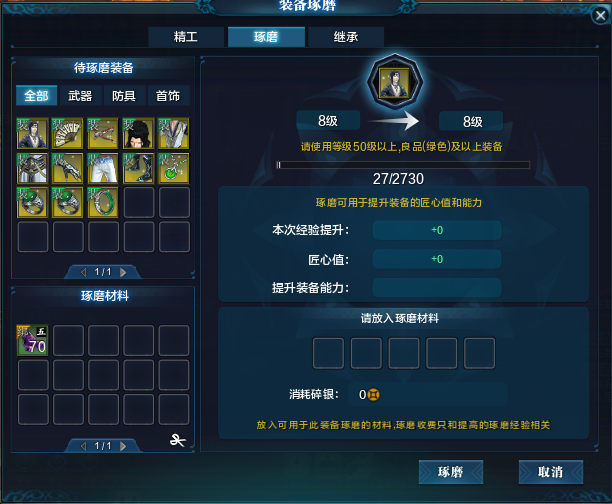
Task: Filter equipment list by 武器
Action: coord(80,96)
